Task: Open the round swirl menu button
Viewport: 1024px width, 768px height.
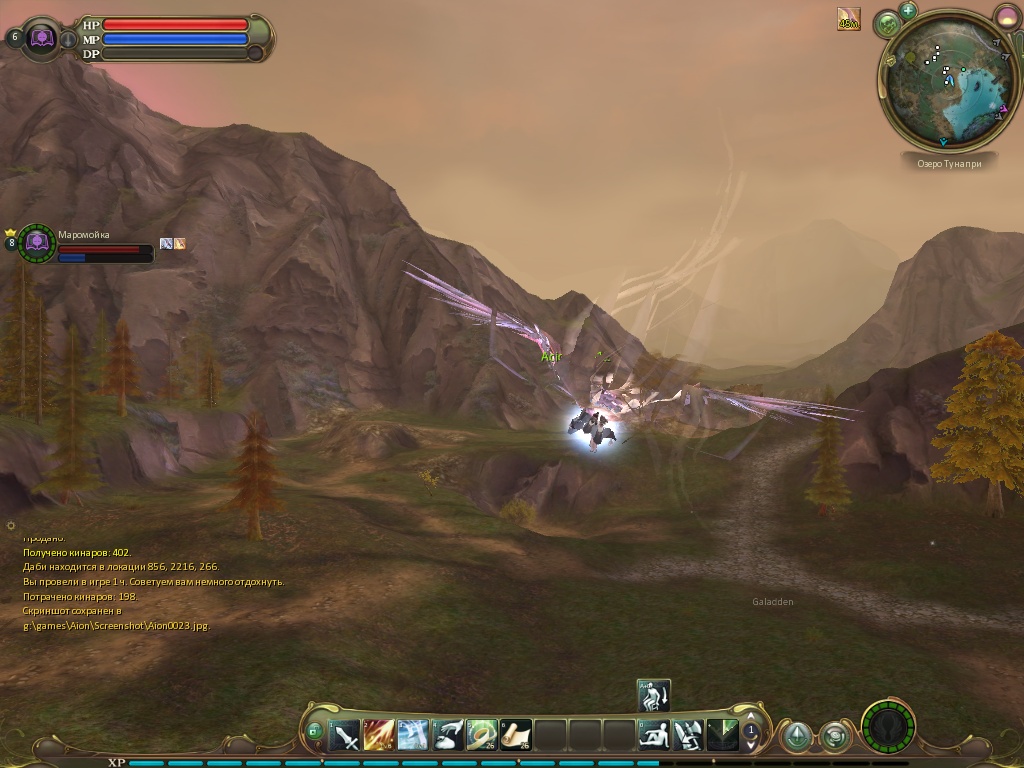Action: (x=834, y=737)
